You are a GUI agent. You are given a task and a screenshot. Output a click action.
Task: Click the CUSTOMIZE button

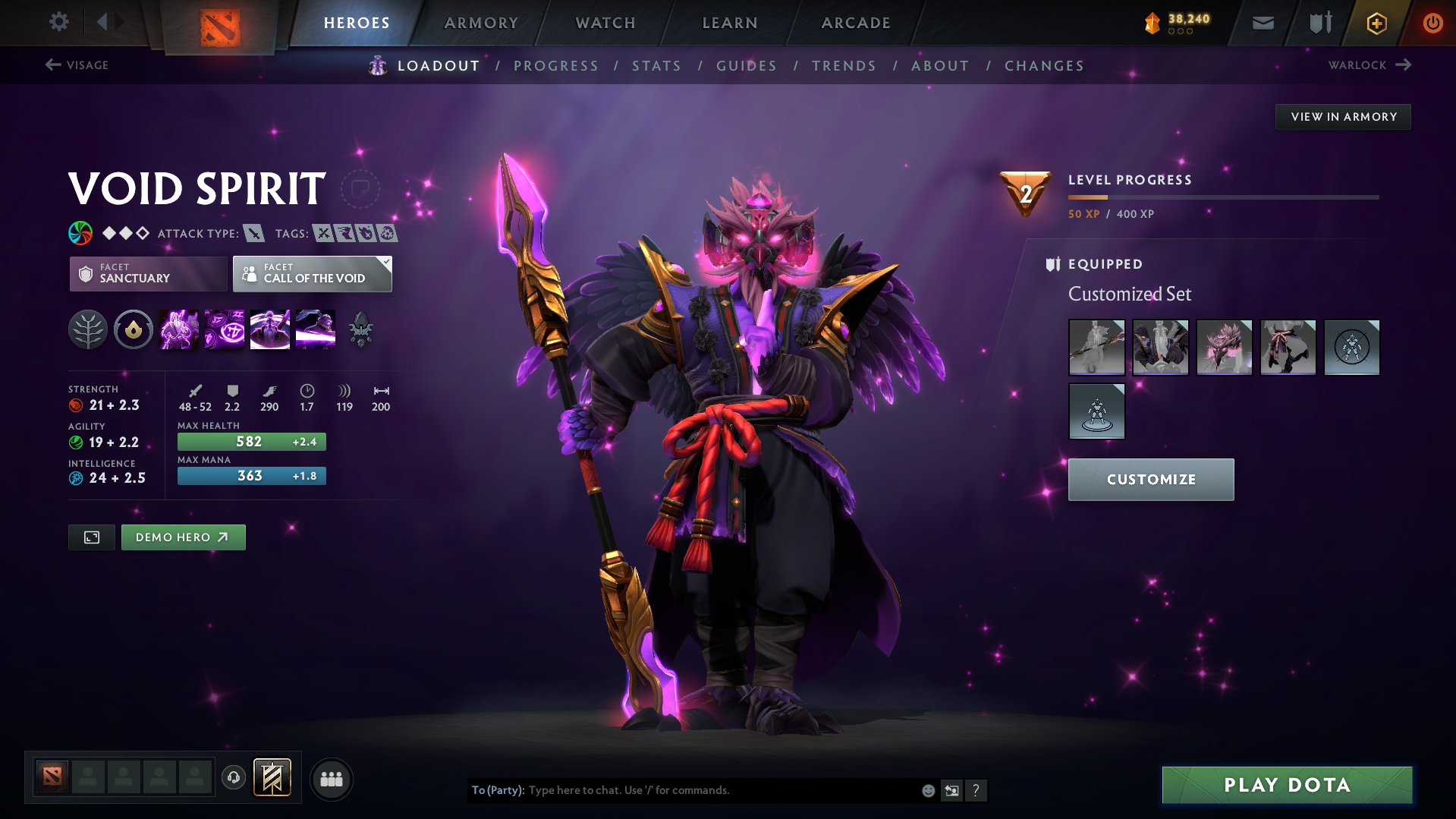(1150, 479)
